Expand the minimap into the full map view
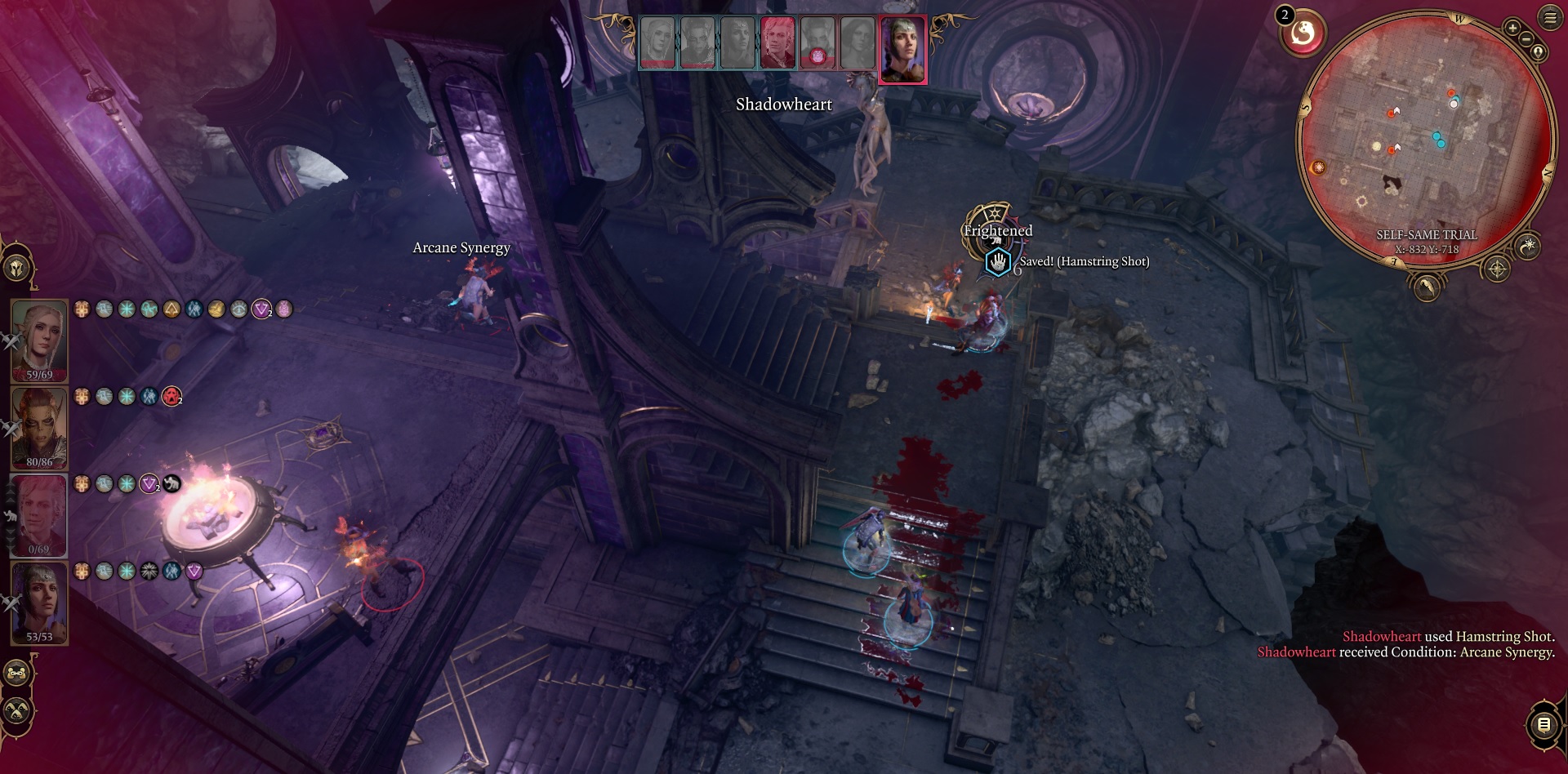The image size is (1568, 774). point(1539,51)
